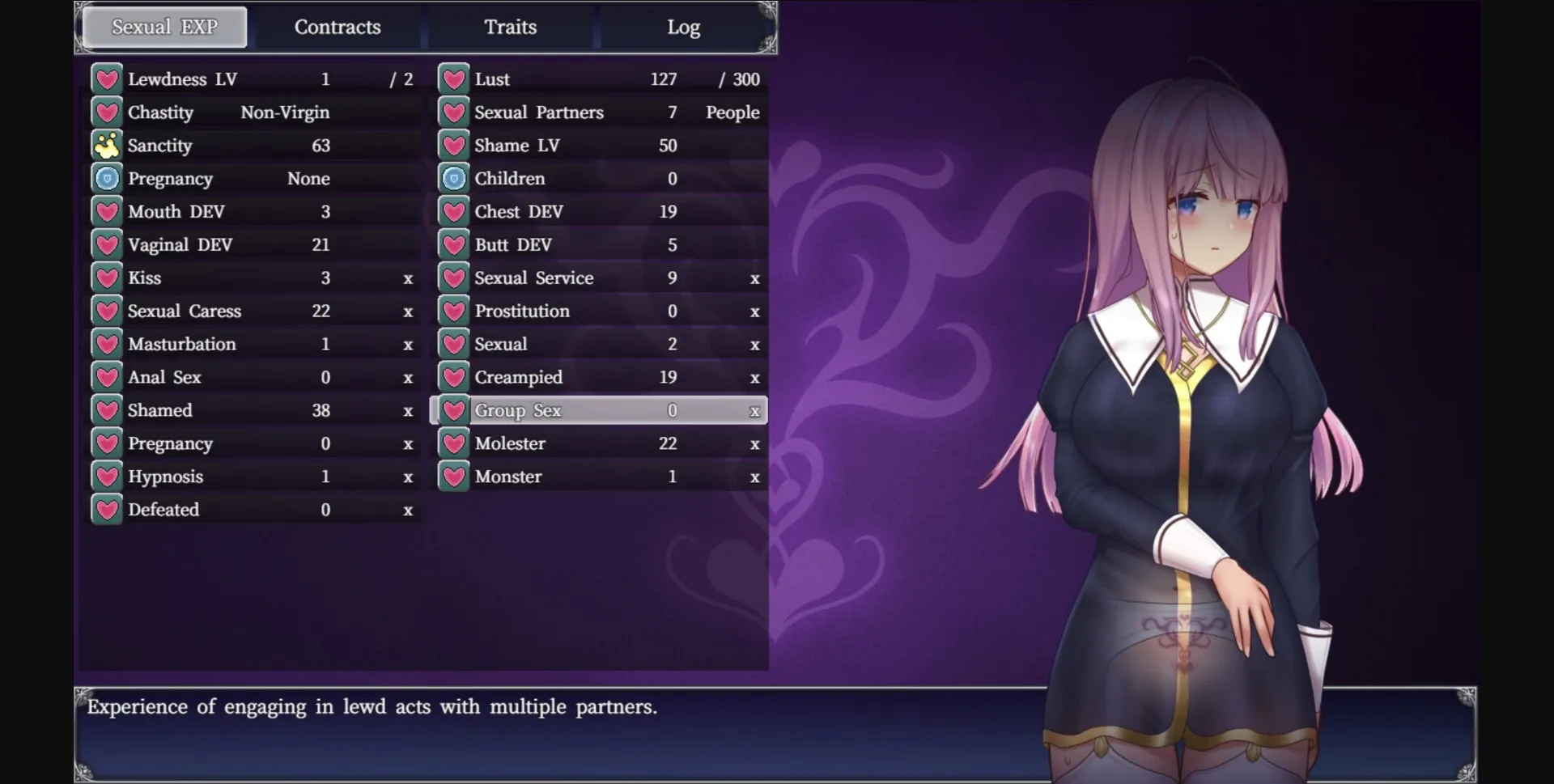Select the heart icon next to Masturbation

[x=106, y=344]
